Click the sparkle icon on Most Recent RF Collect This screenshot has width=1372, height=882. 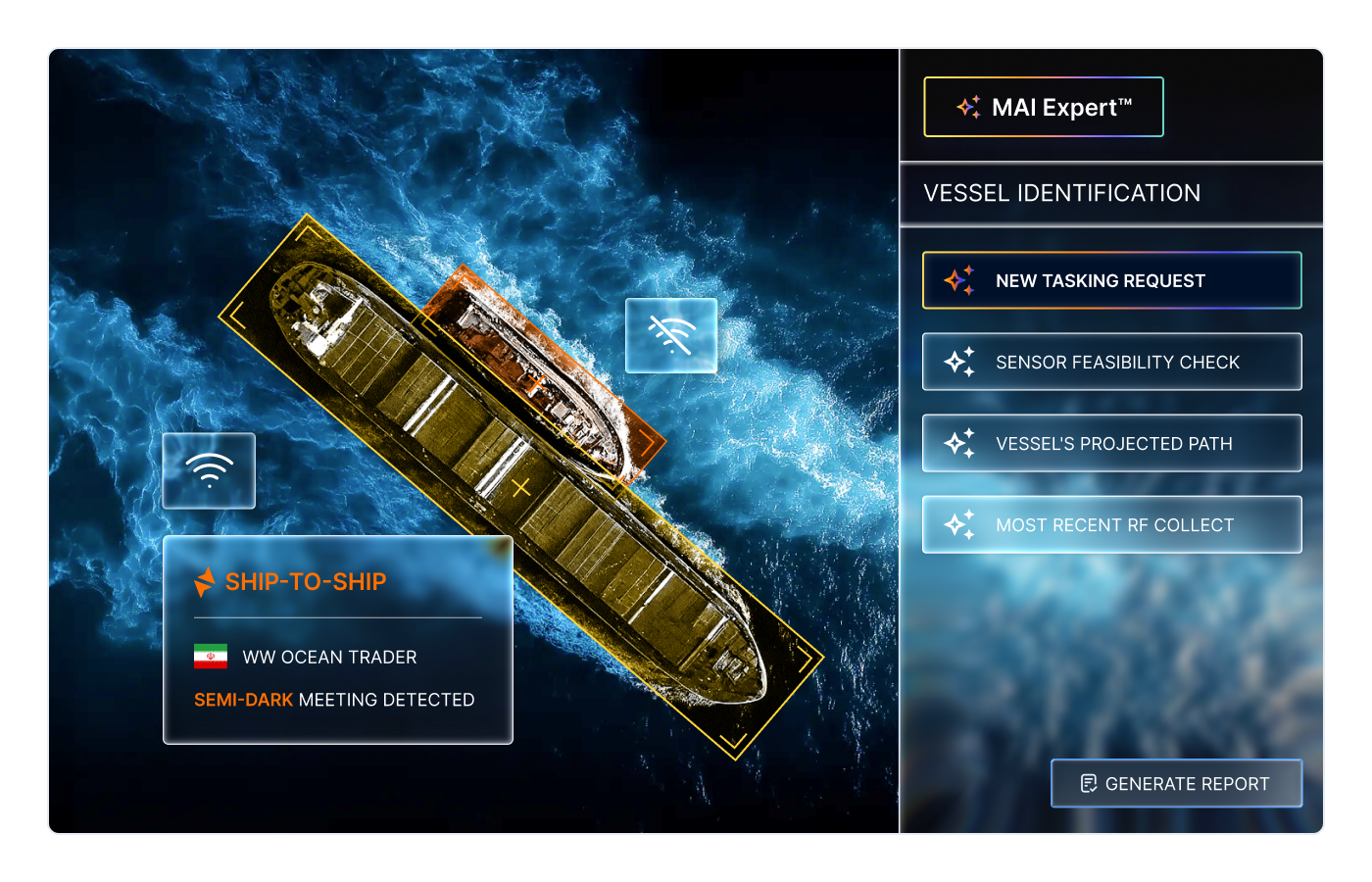pos(961,524)
